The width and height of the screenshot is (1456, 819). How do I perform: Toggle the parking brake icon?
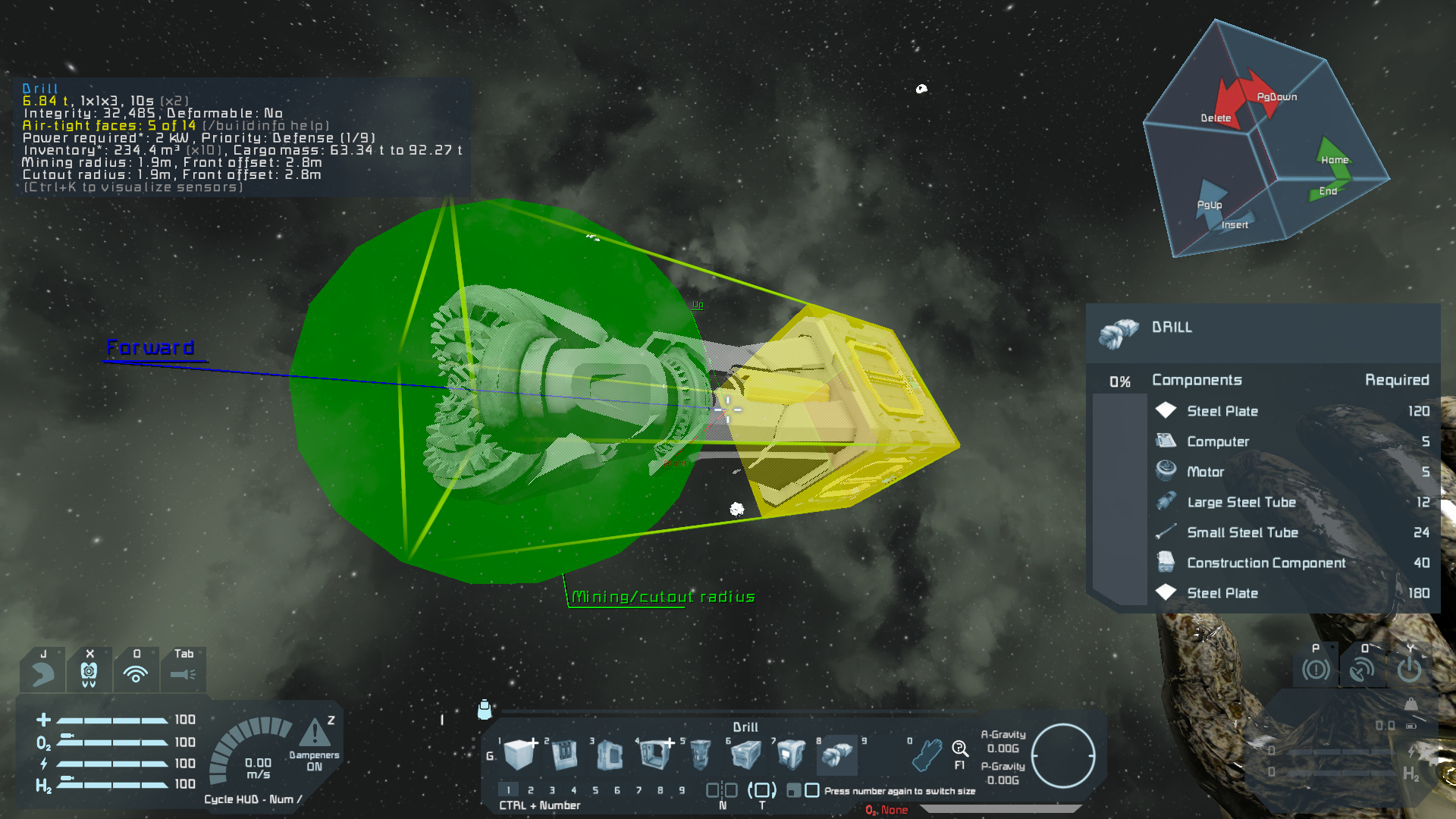click(1316, 670)
